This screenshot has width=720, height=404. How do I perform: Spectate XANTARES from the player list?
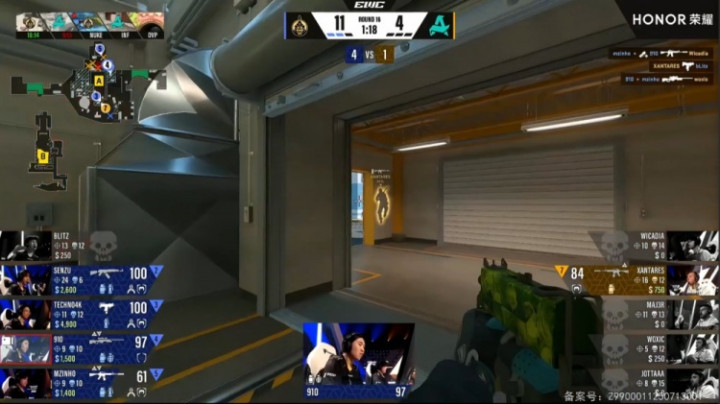pos(640,279)
